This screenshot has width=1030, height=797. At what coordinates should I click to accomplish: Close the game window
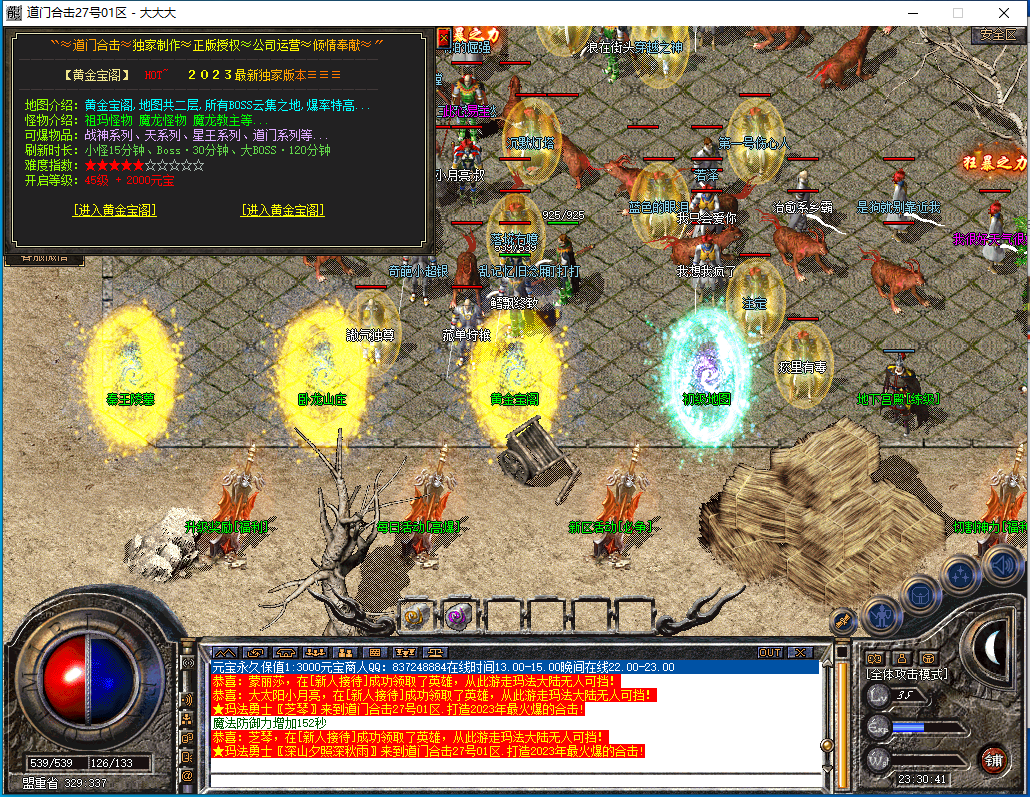click(1003, 13)
